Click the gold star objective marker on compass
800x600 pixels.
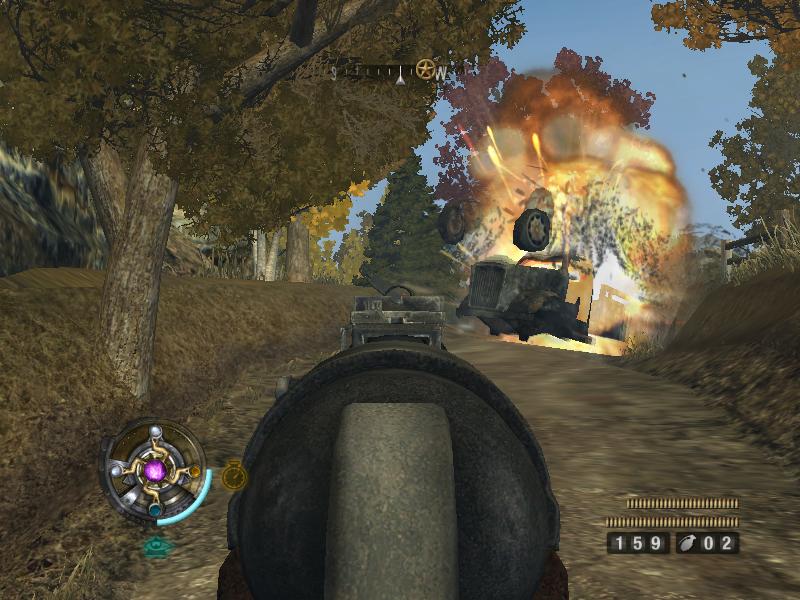tap(426, 70)
